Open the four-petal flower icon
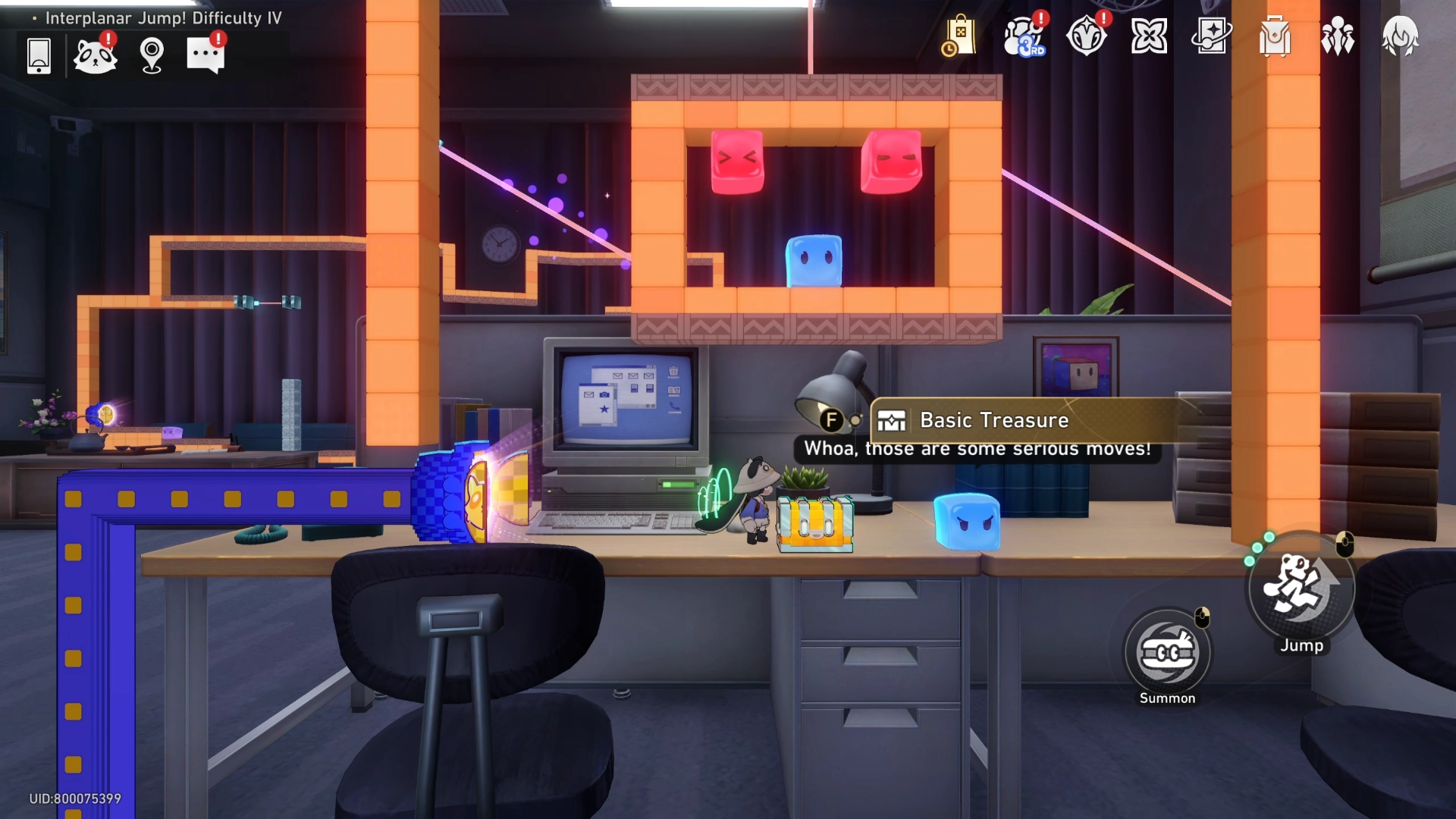Image resolution: width=1456 pixels, height=819 pixels. tap(1149, 36)
